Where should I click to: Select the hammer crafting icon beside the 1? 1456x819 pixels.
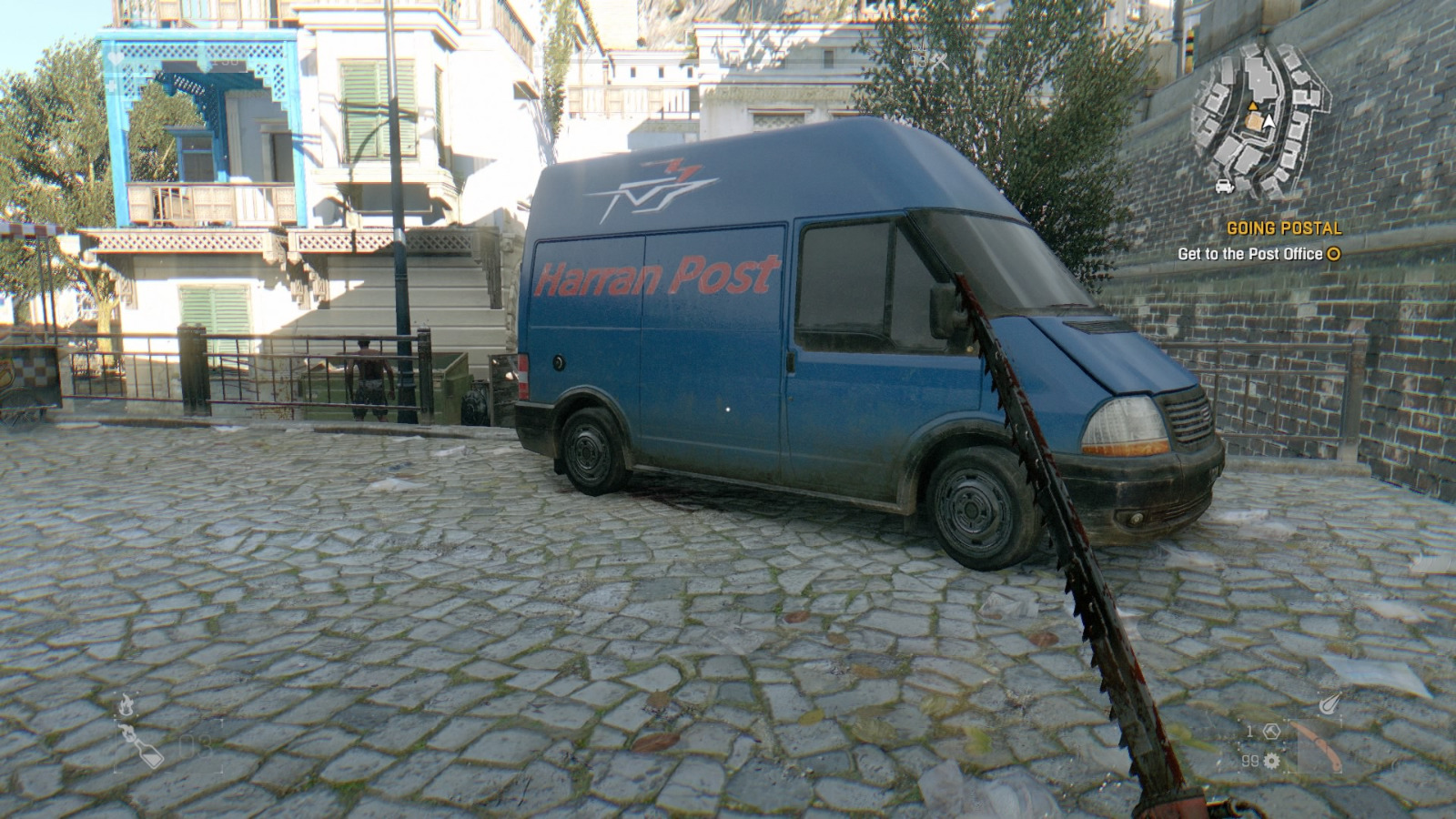pyautogui.click(x=1271, y=731)
